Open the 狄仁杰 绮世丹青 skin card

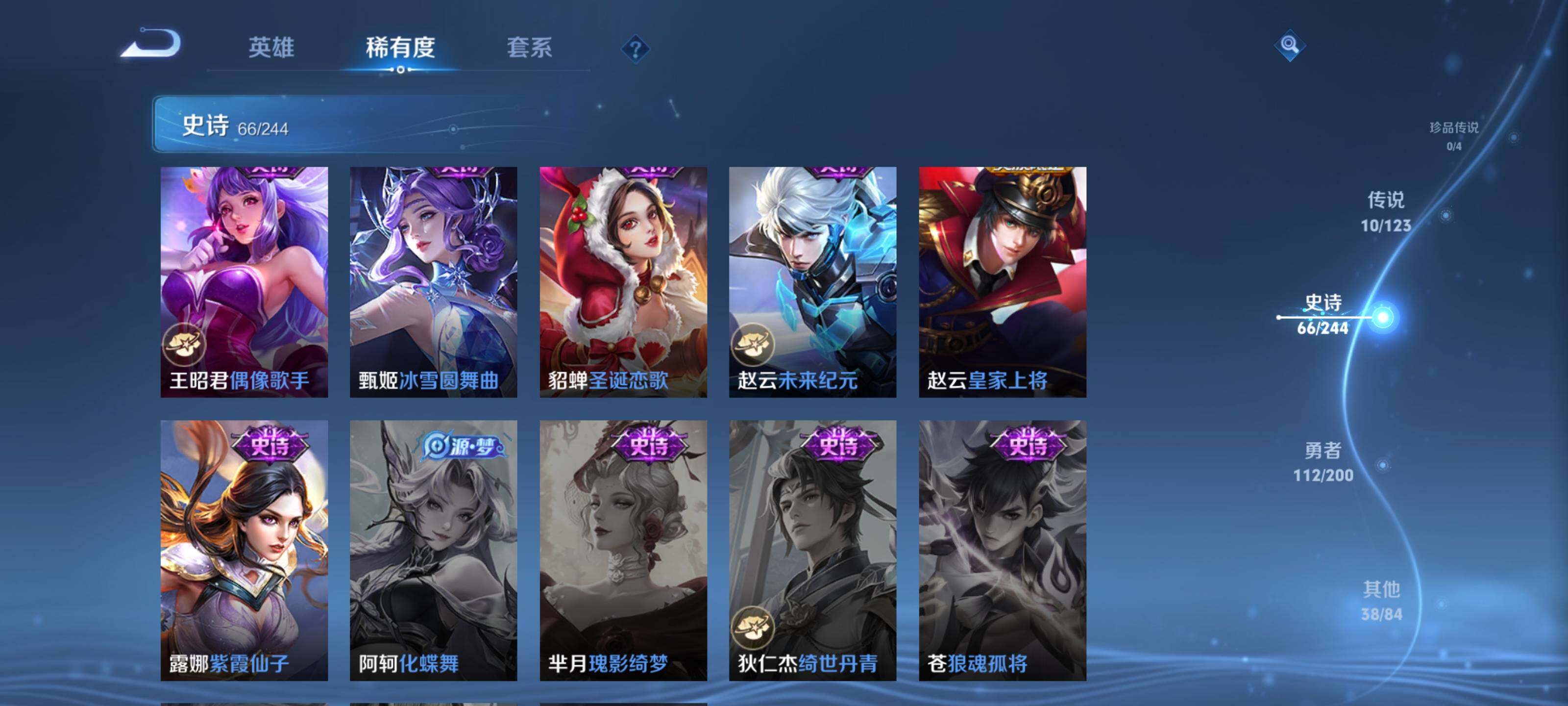[x=812, y=550]
